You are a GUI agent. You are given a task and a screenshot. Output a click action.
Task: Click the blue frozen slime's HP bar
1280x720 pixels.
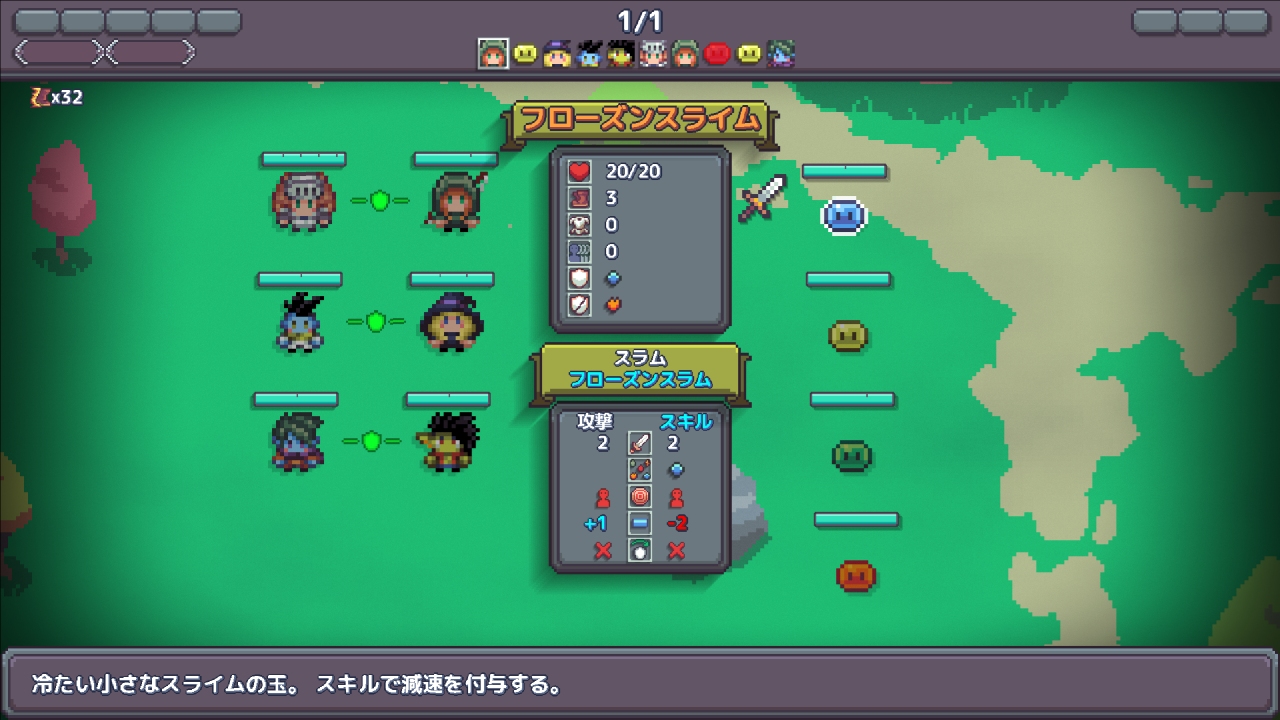tap(844, 171)
